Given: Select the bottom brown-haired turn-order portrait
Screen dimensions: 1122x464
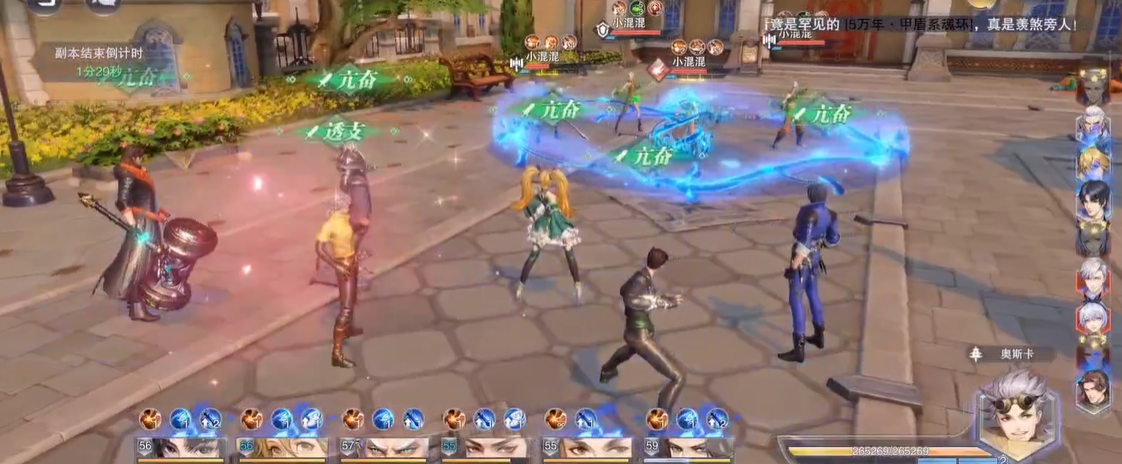Looking at the screenshot, I should click(x=1095, y=388).
